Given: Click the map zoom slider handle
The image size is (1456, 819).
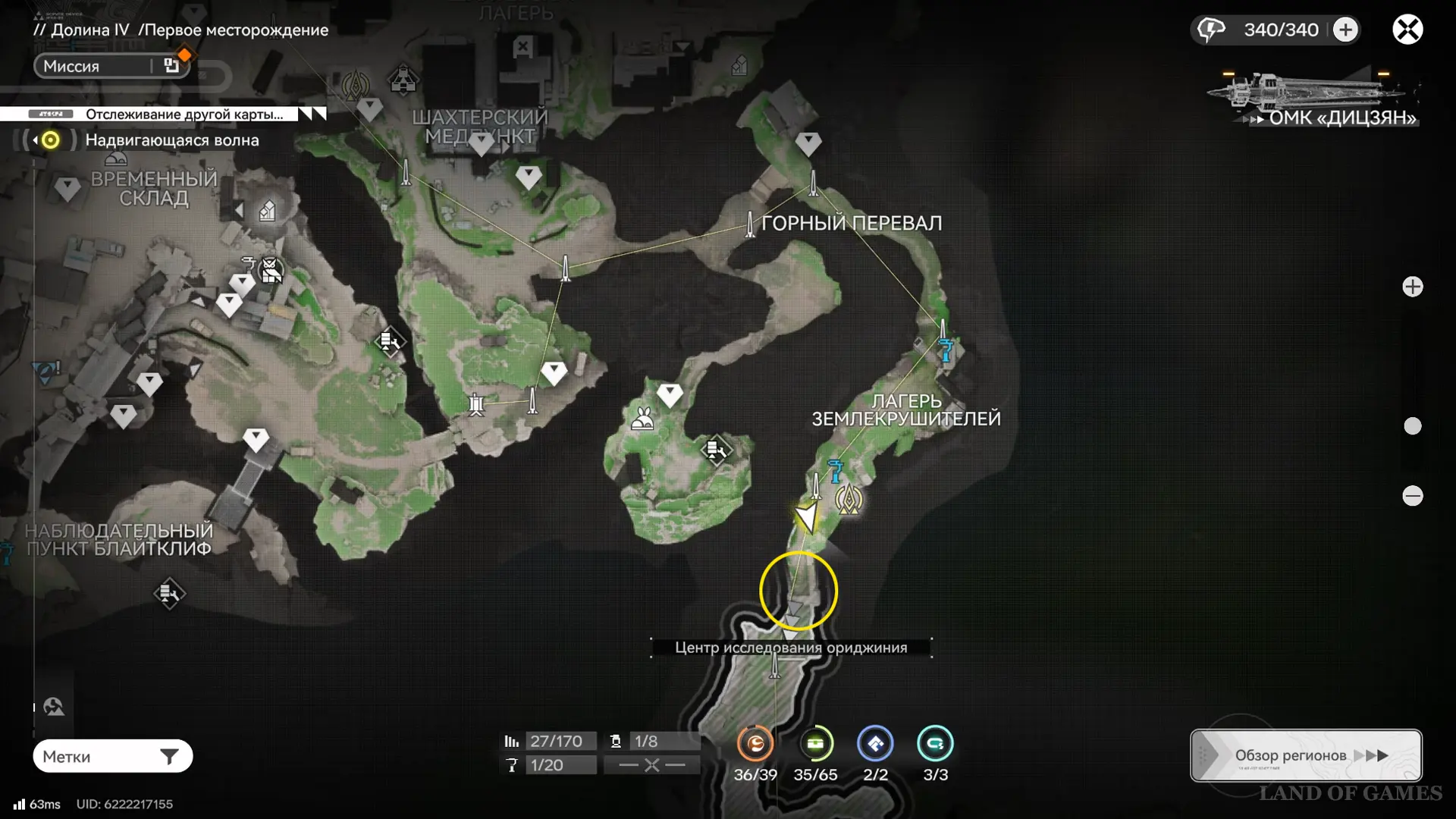Looking at the screenshot, I should [x=1412, y=426].
